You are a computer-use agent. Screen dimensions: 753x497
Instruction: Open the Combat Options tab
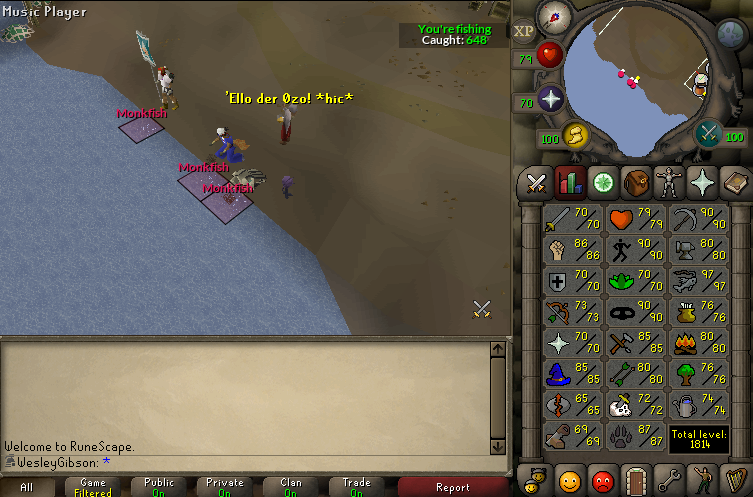point(536,183)
